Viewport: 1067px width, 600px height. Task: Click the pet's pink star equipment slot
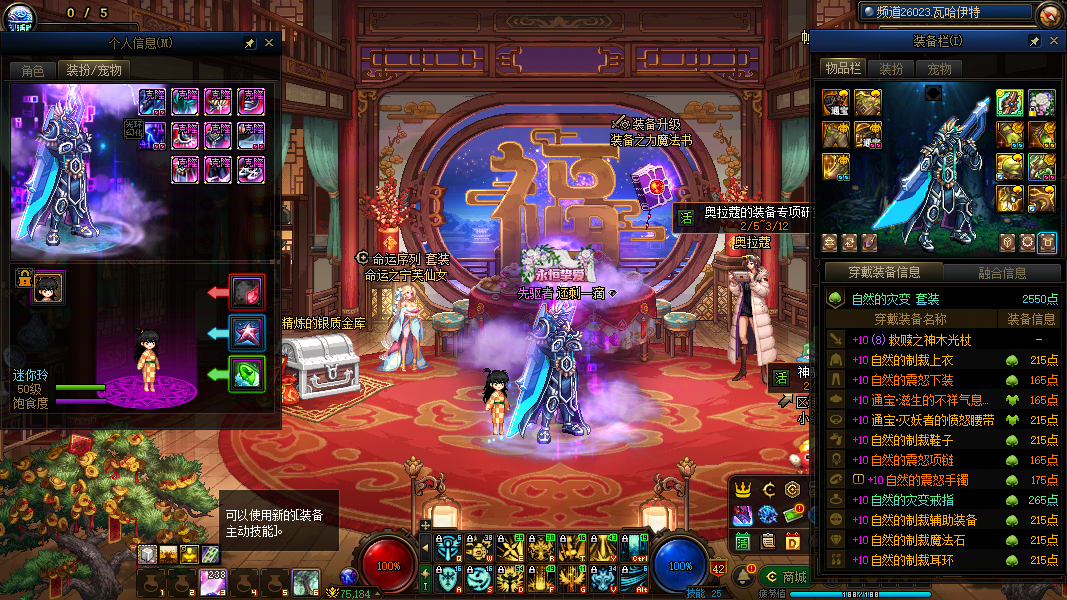[x=246, y=333]
